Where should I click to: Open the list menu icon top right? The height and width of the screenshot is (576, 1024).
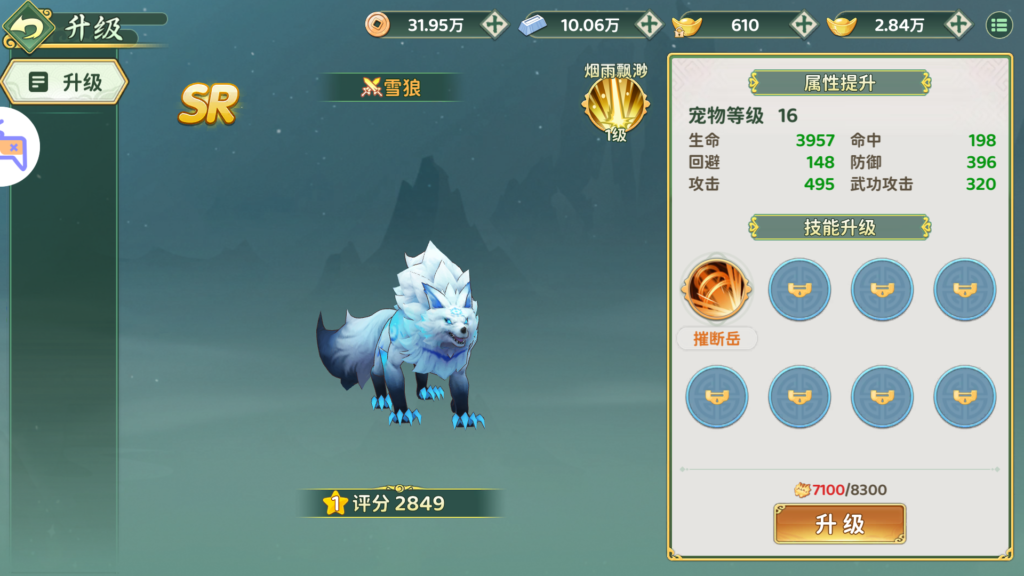pyautogui.click(x=999, y=25)
